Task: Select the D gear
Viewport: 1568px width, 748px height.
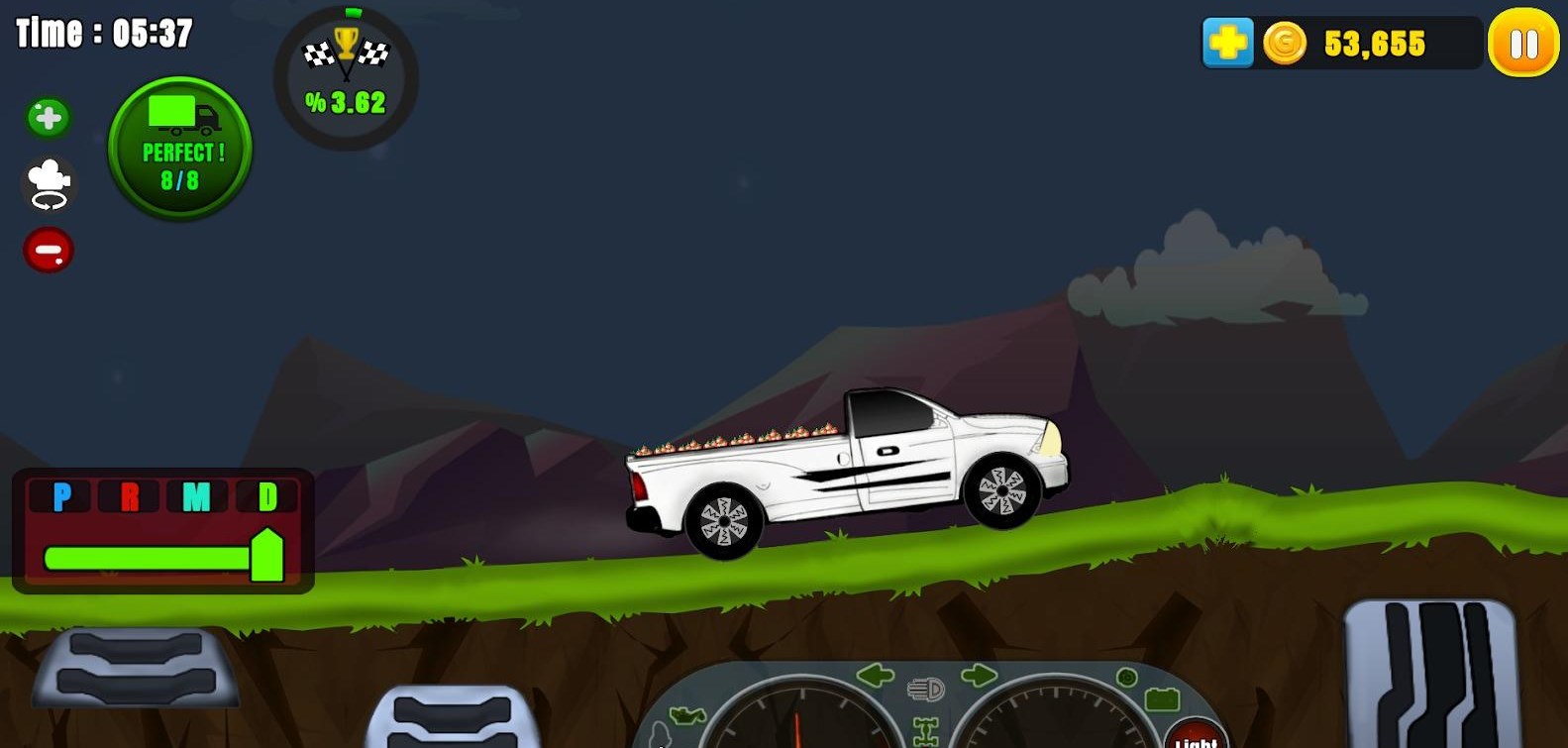Action: (268, 495)
